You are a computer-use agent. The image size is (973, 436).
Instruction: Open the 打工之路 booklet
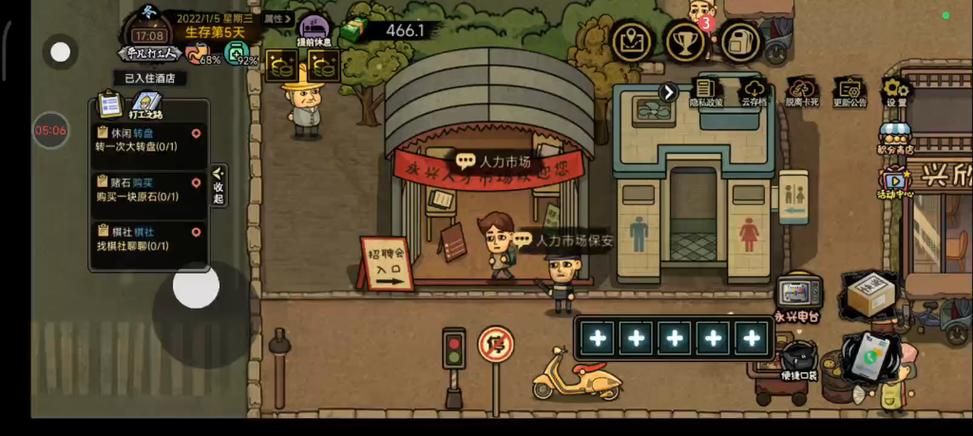coord(146,105)
